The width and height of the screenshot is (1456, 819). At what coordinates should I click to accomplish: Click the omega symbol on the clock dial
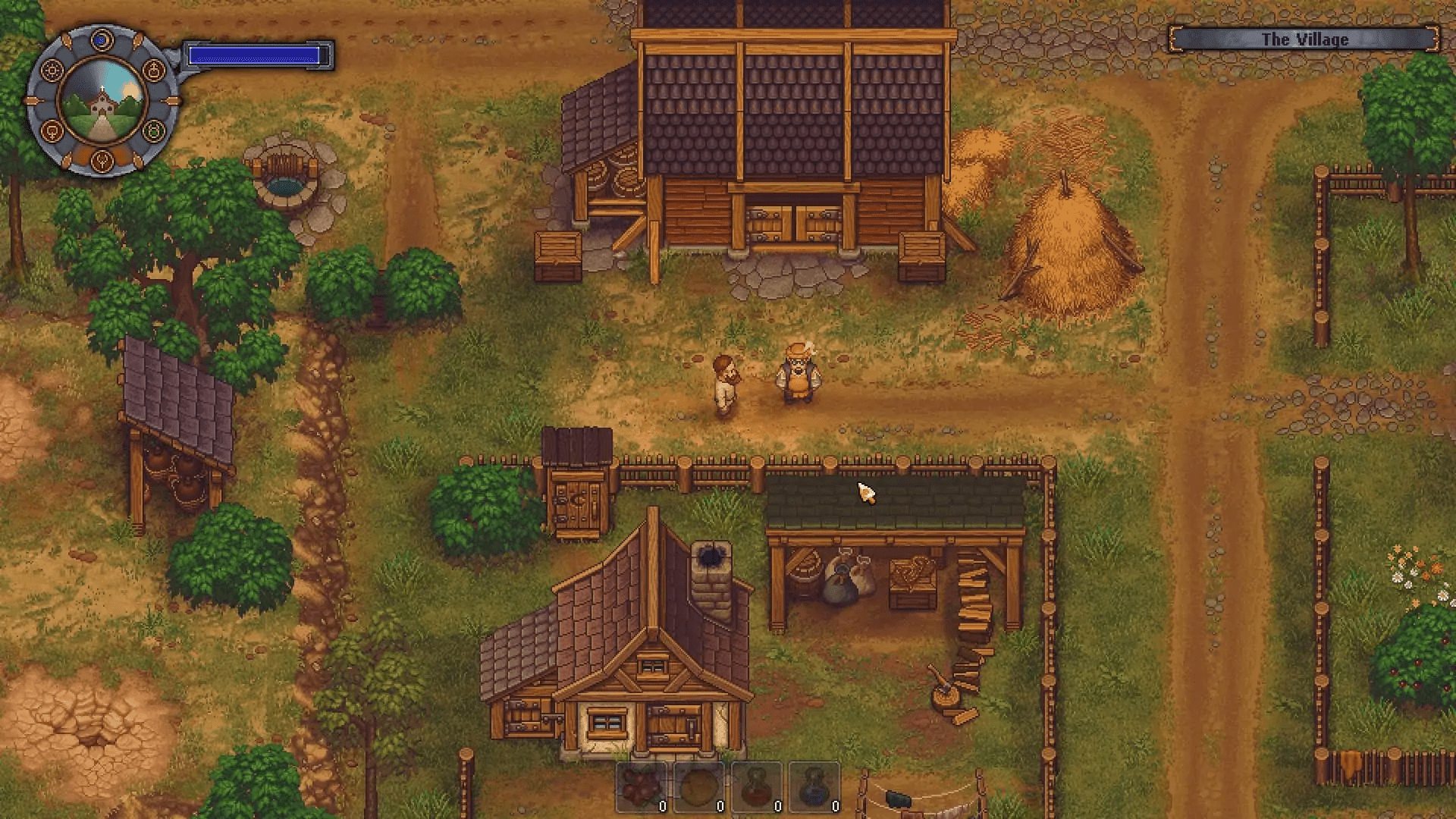point(51,130)
